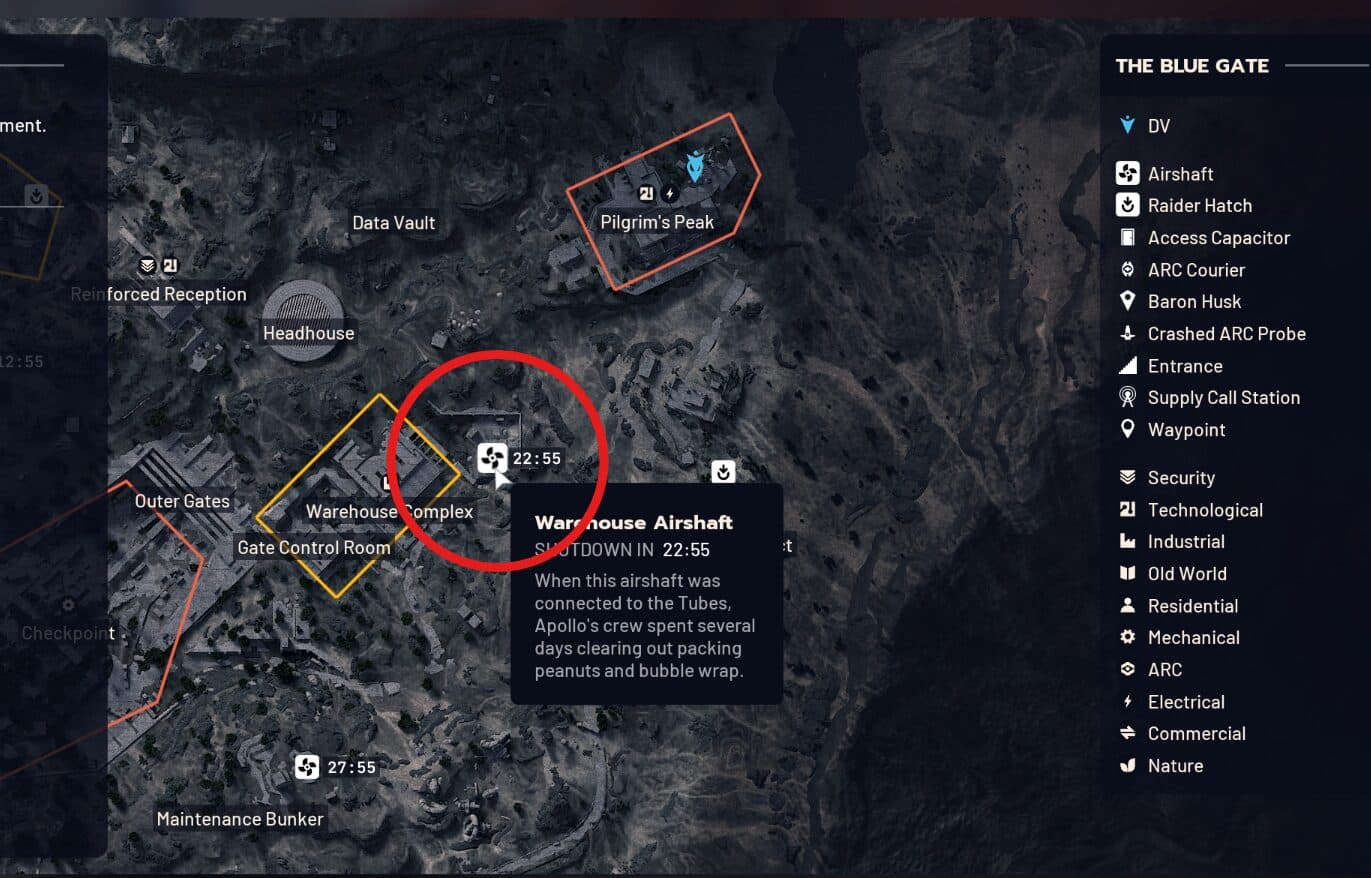
Task: Filter by Access Capacitor in legend
Action: pos(1218,238)
